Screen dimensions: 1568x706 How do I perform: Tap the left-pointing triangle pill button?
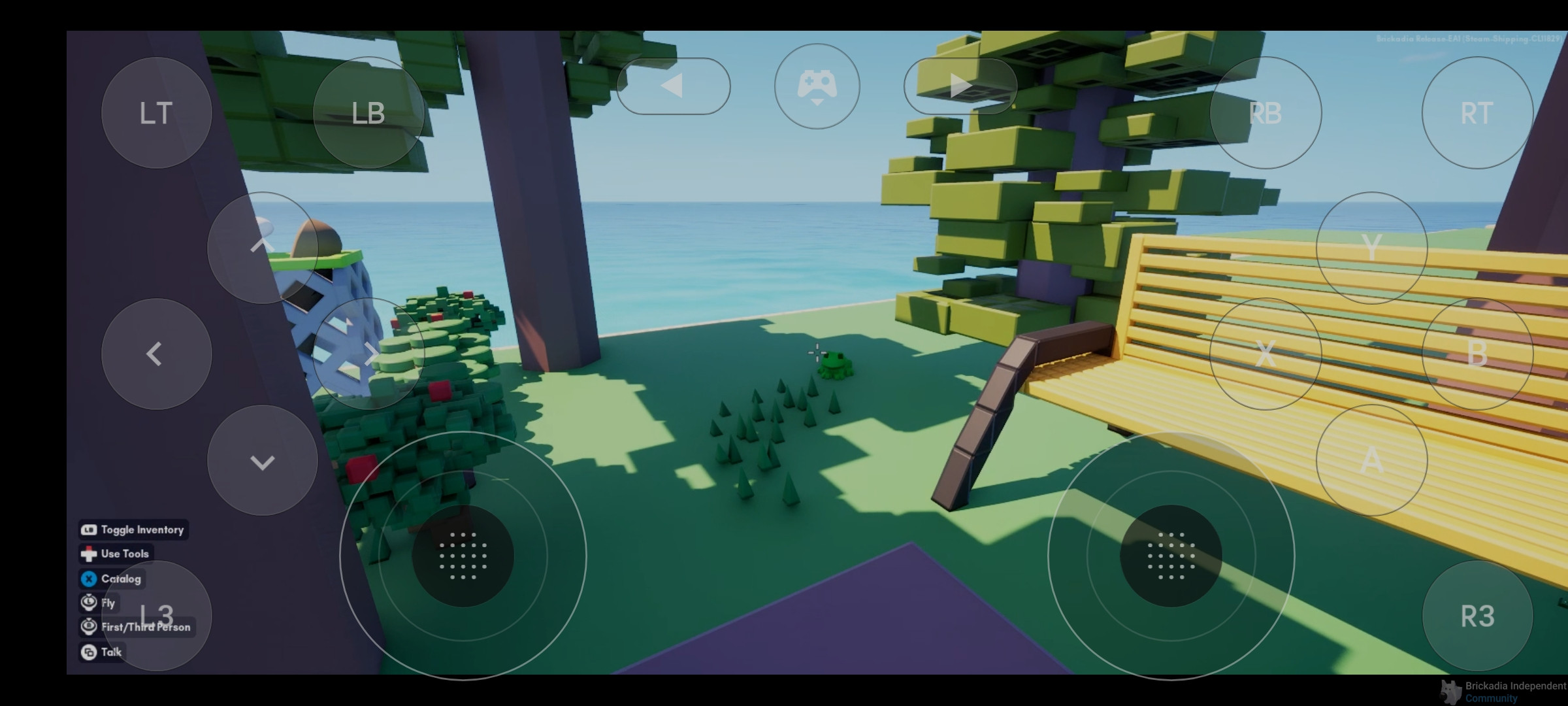(673, 86)
